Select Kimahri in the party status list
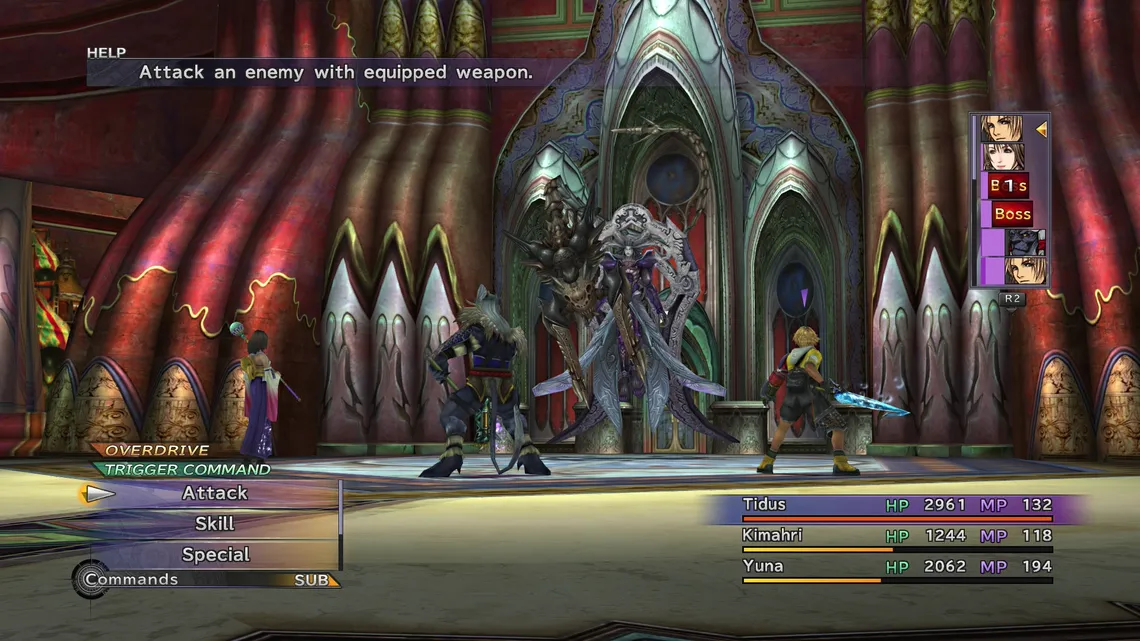Viewport: 1140px width, 641px height. pos(773,536)
